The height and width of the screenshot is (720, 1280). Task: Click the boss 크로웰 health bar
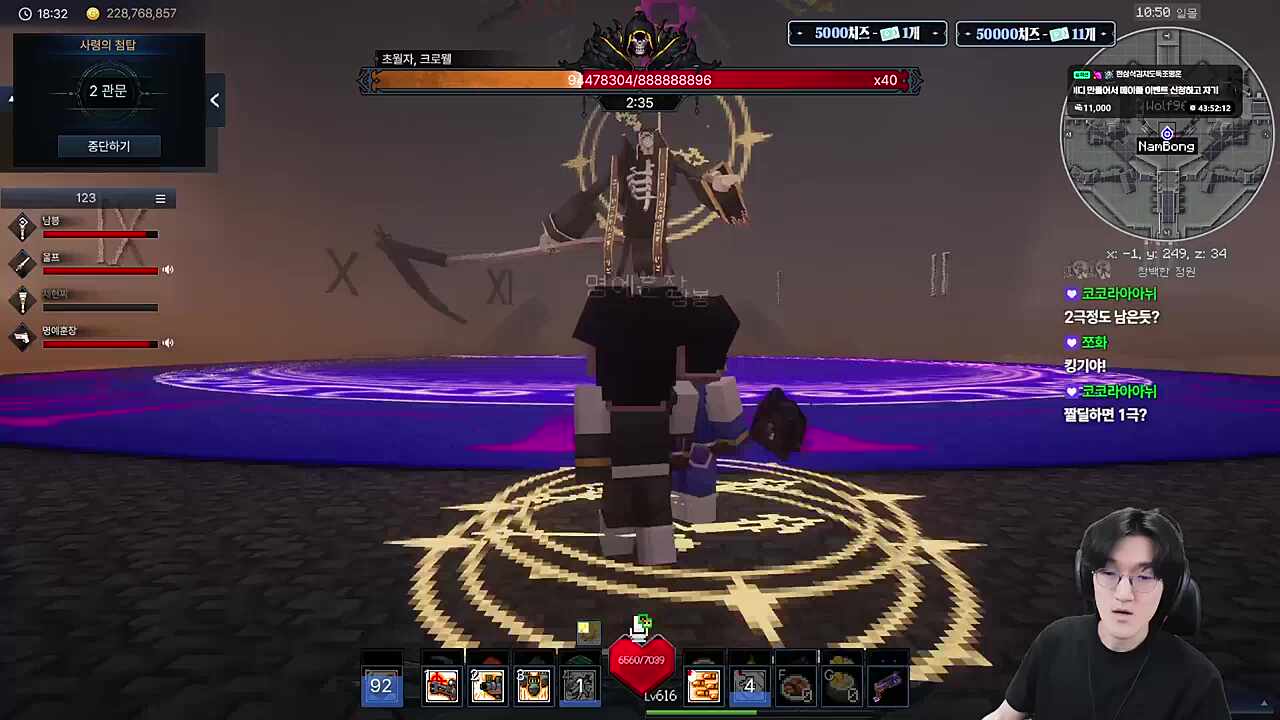[640, 80]
